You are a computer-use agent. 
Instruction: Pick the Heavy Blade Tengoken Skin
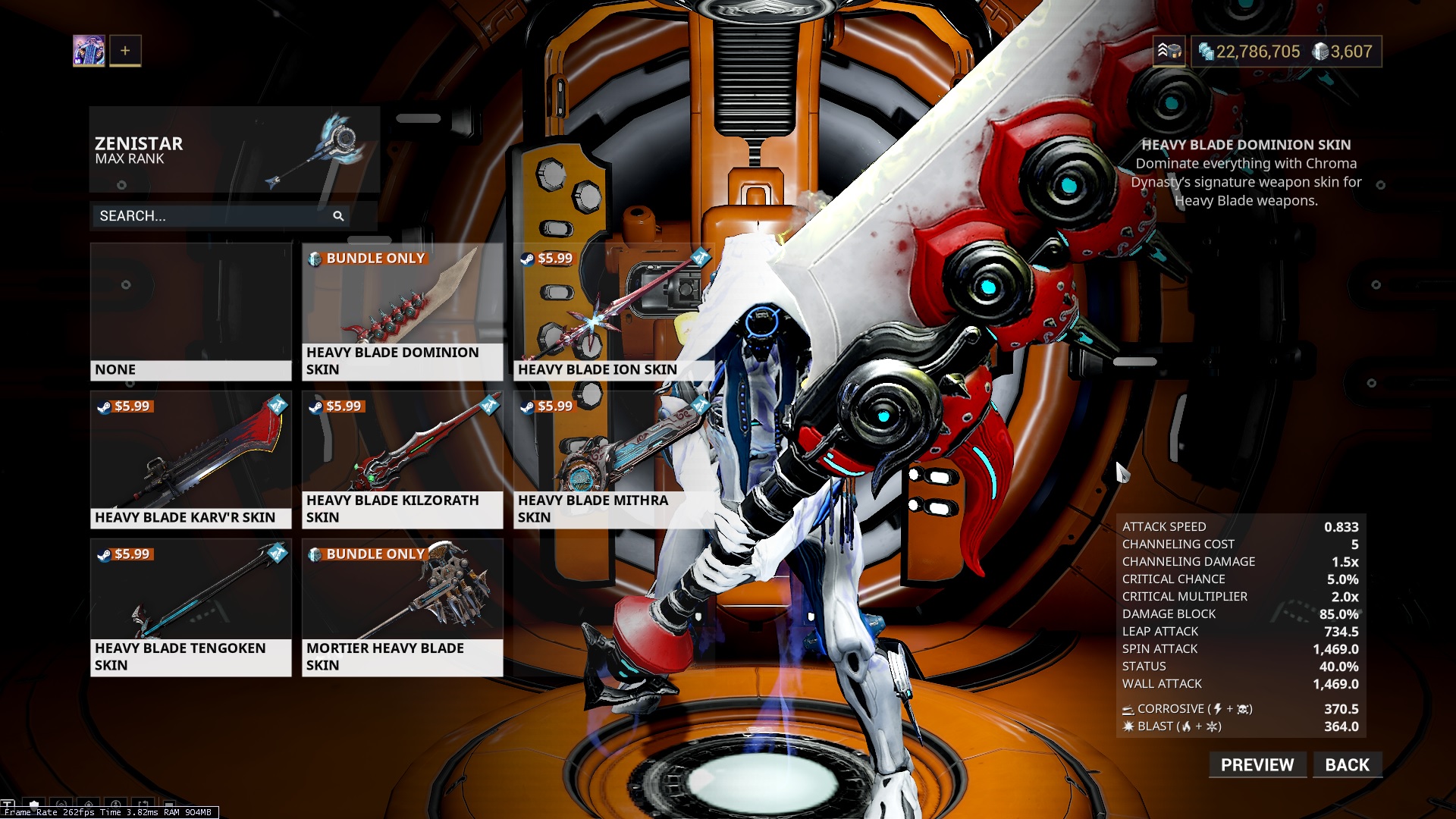190,607
